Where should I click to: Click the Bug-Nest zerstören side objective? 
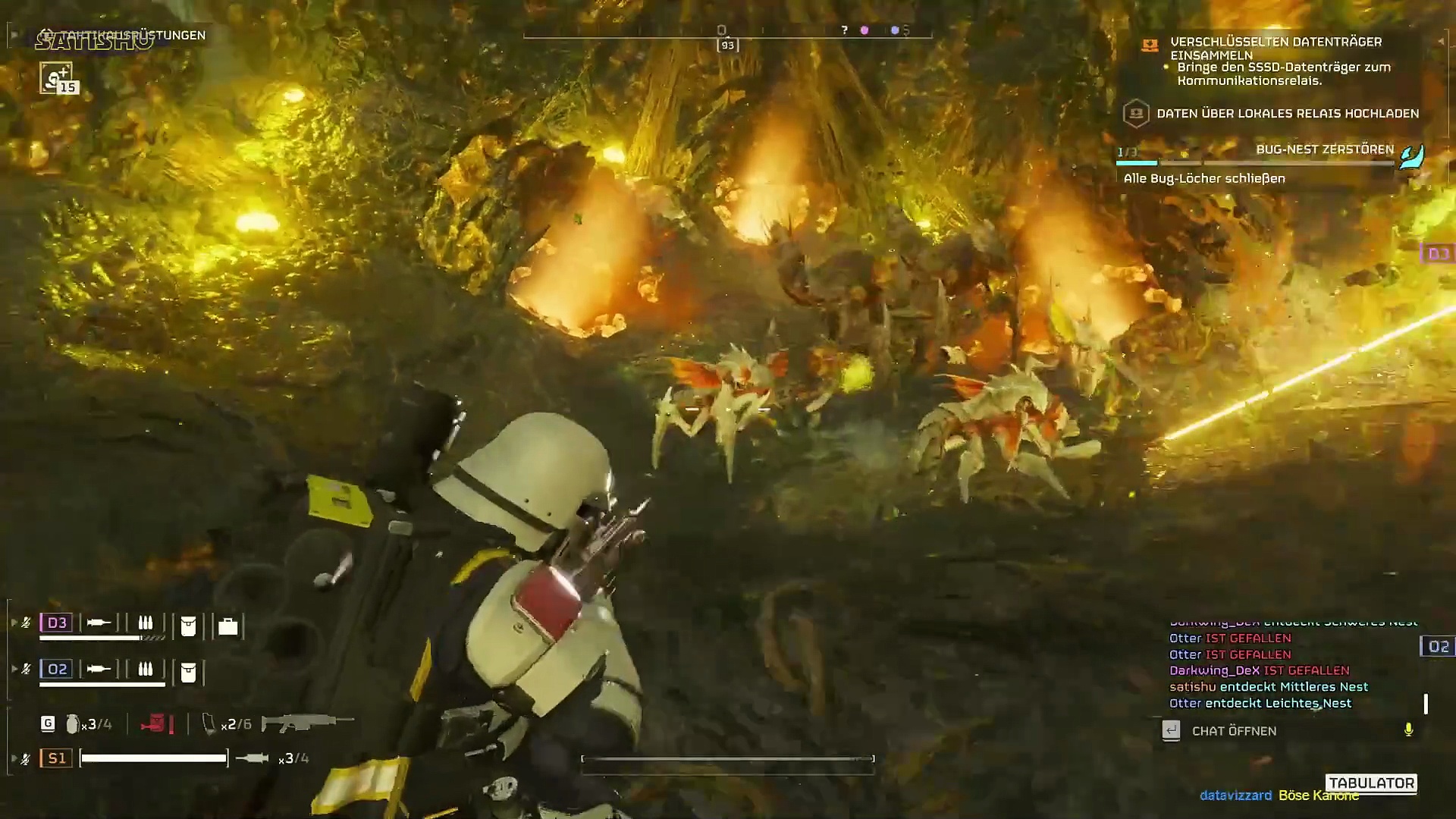[x=1324, y=149]
